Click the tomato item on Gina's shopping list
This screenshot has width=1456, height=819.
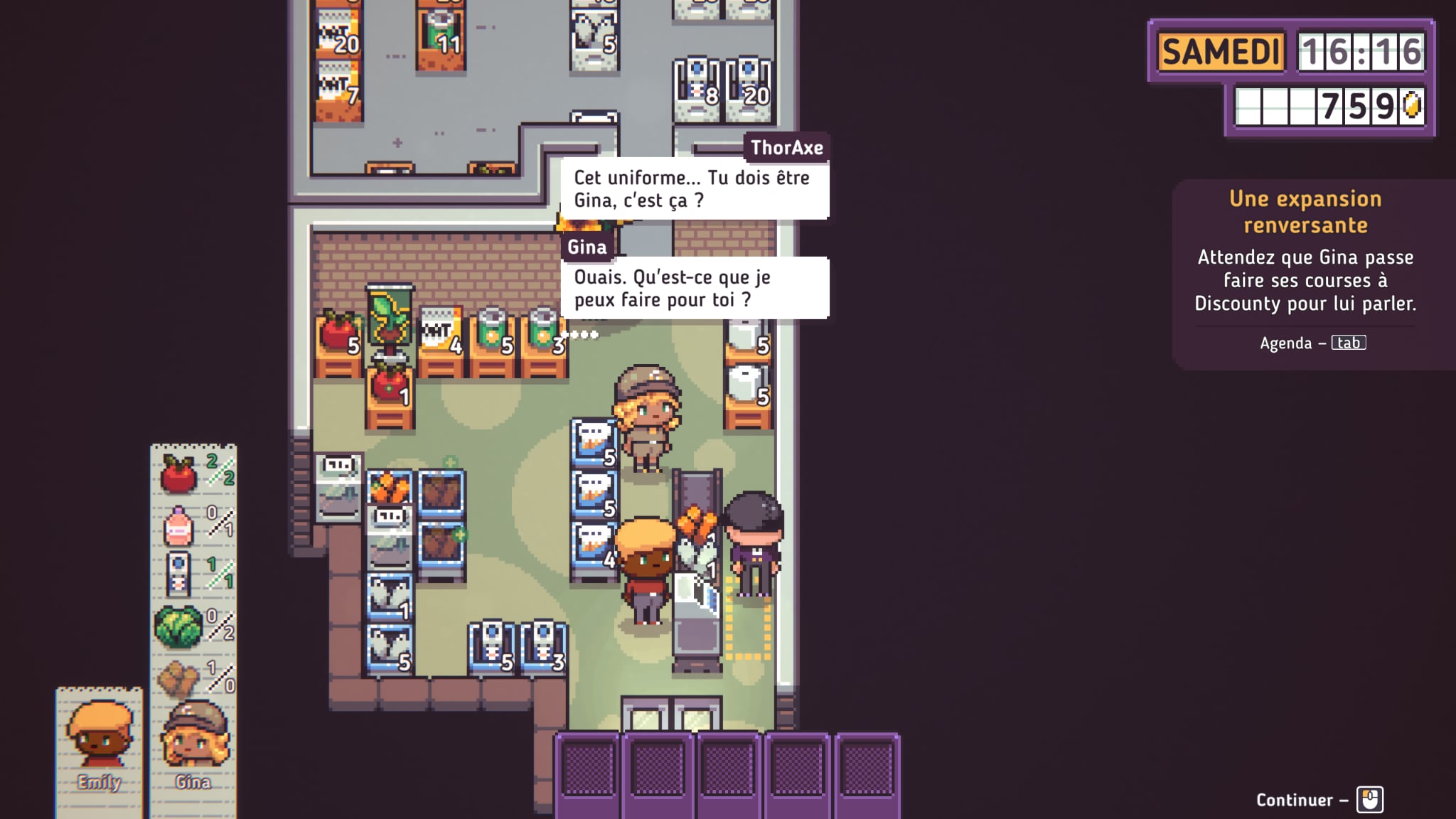(179, 473)
